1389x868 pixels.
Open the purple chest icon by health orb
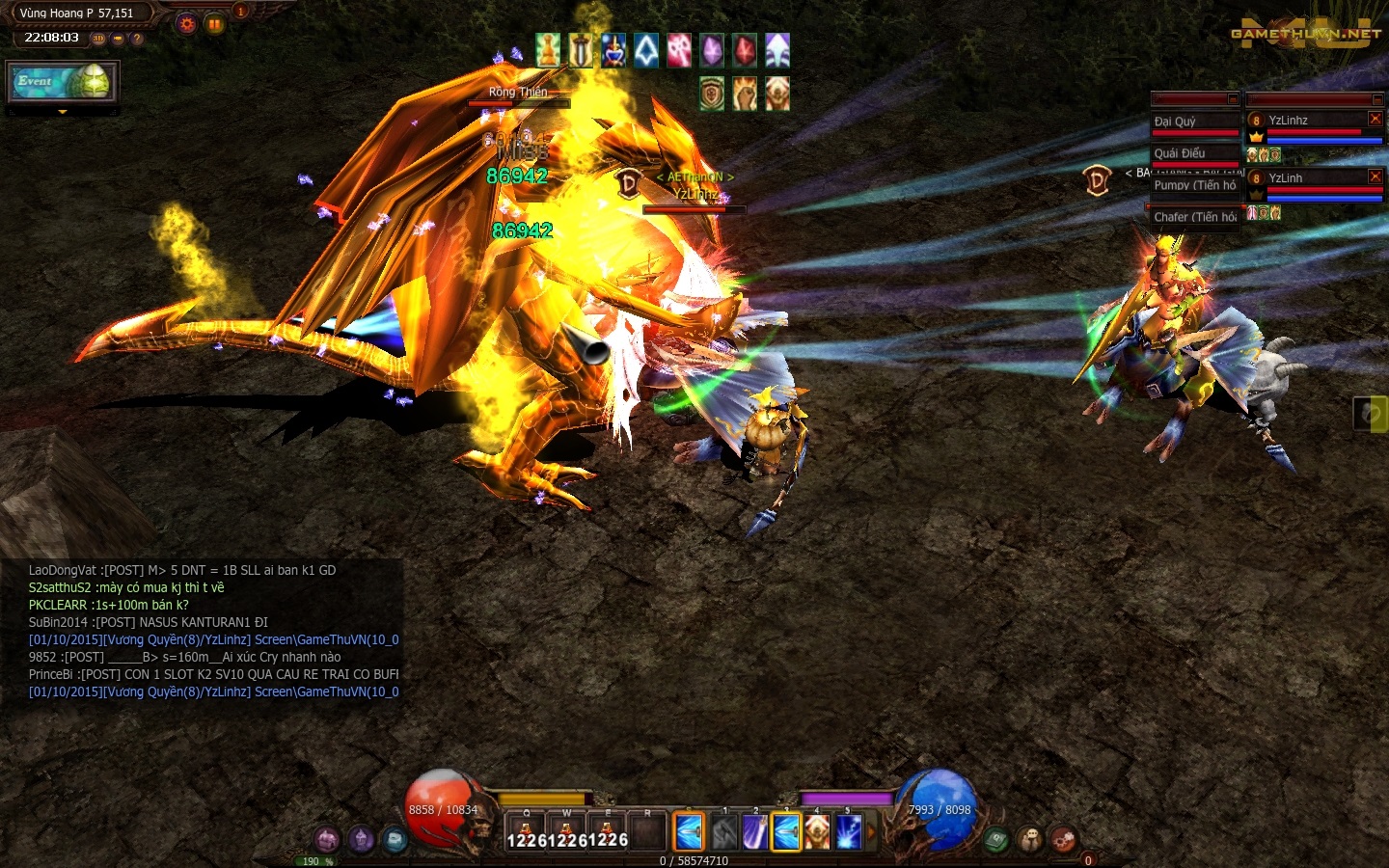click(327, 839)
